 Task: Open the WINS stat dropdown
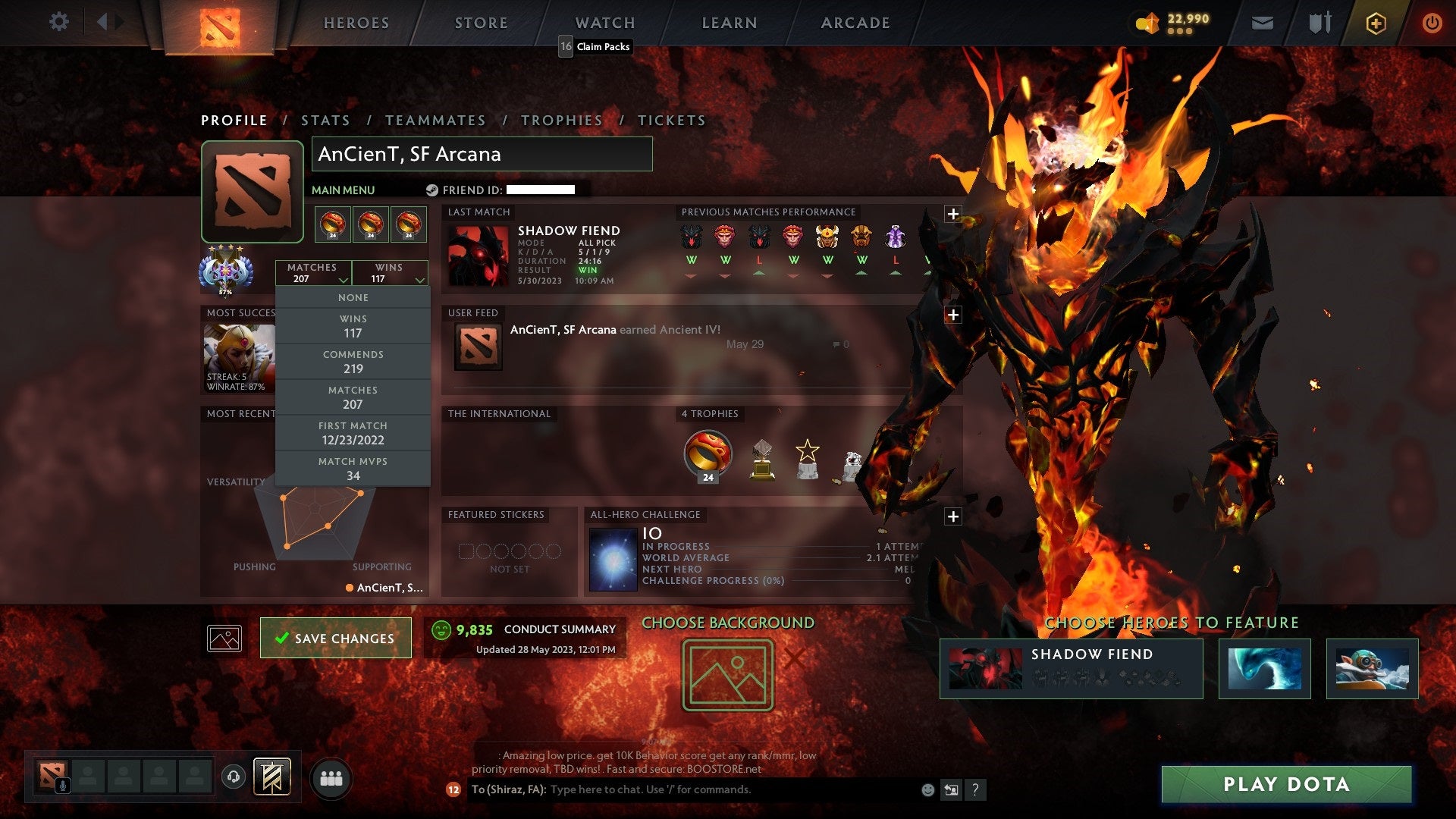coord(390,273)
